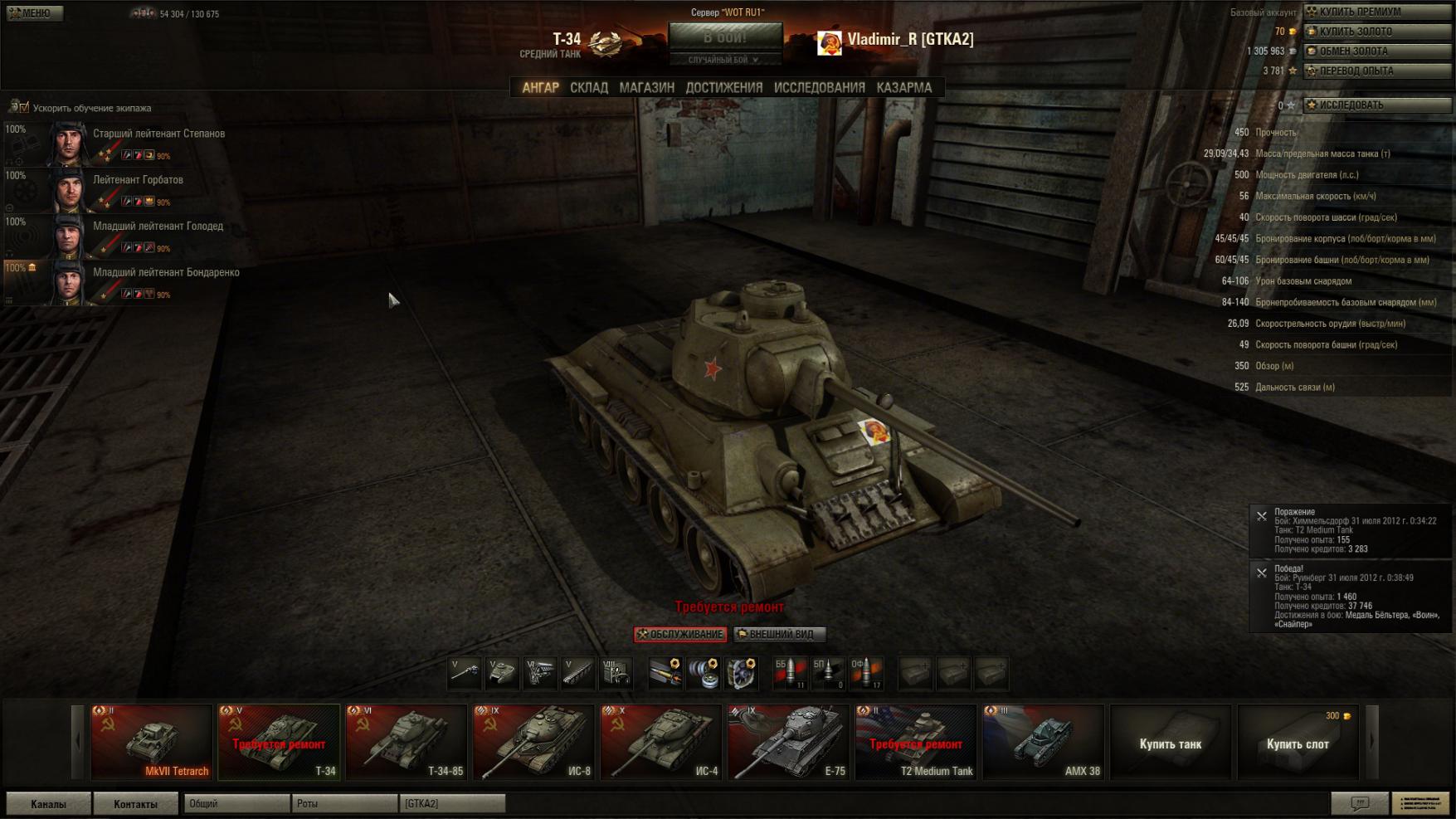Click the Купить танк slot
Image resolution: width=1456 pixels, height=819 pixels.
tap(1170, 743)
